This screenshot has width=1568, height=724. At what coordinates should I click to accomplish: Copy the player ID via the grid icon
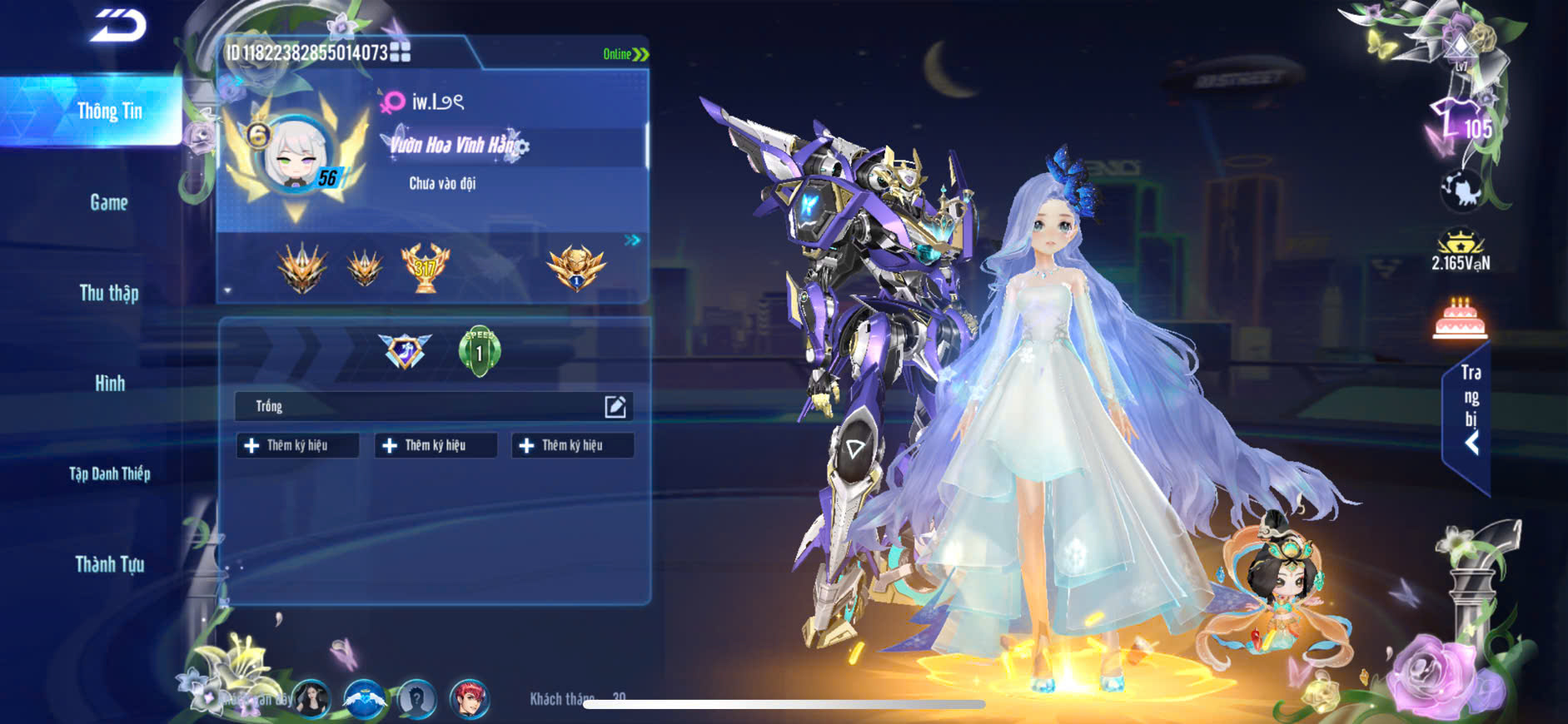[401, 52]
